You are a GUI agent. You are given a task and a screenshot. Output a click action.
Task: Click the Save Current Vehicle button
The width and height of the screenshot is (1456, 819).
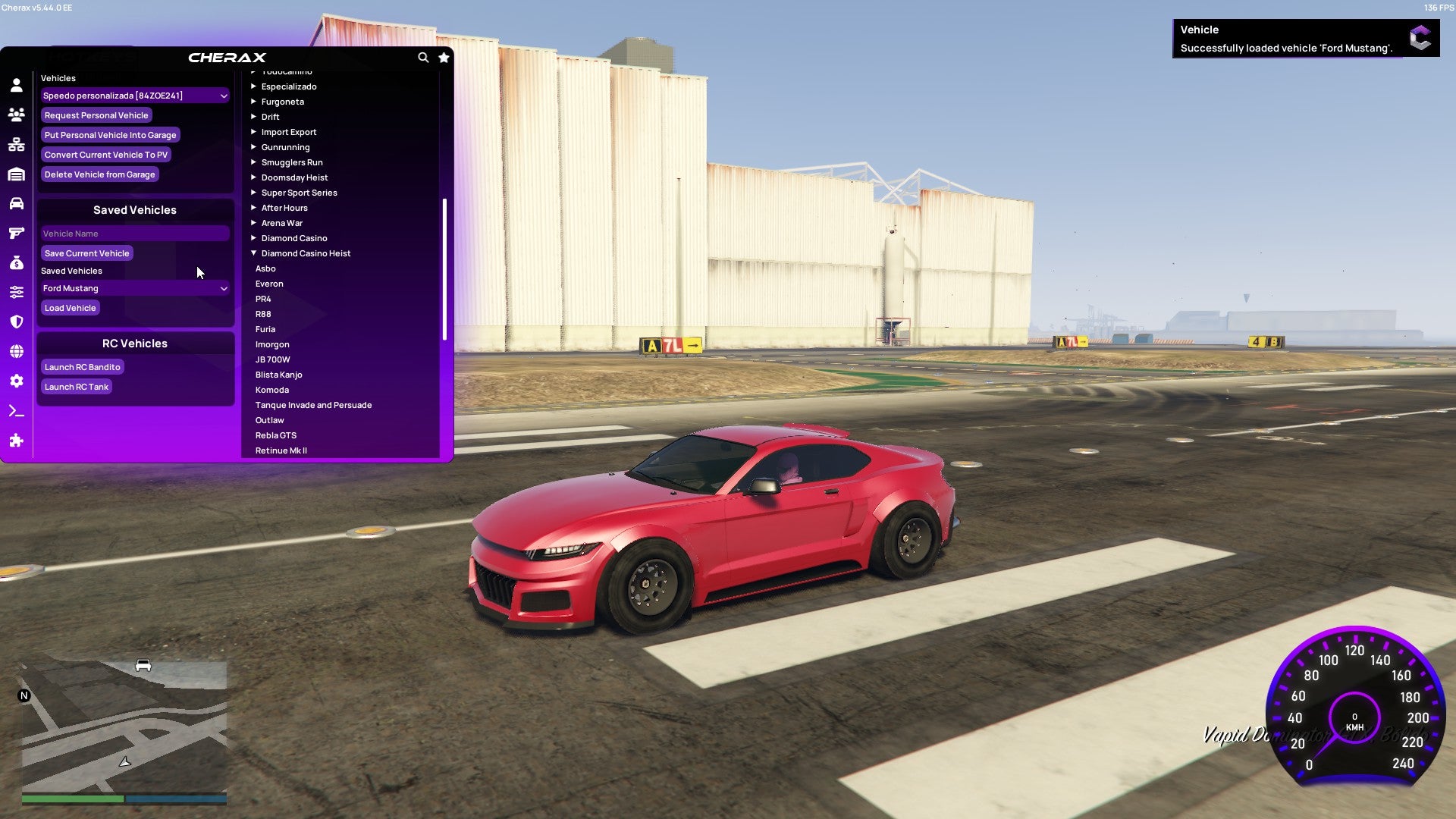click(x=86, y=253)
